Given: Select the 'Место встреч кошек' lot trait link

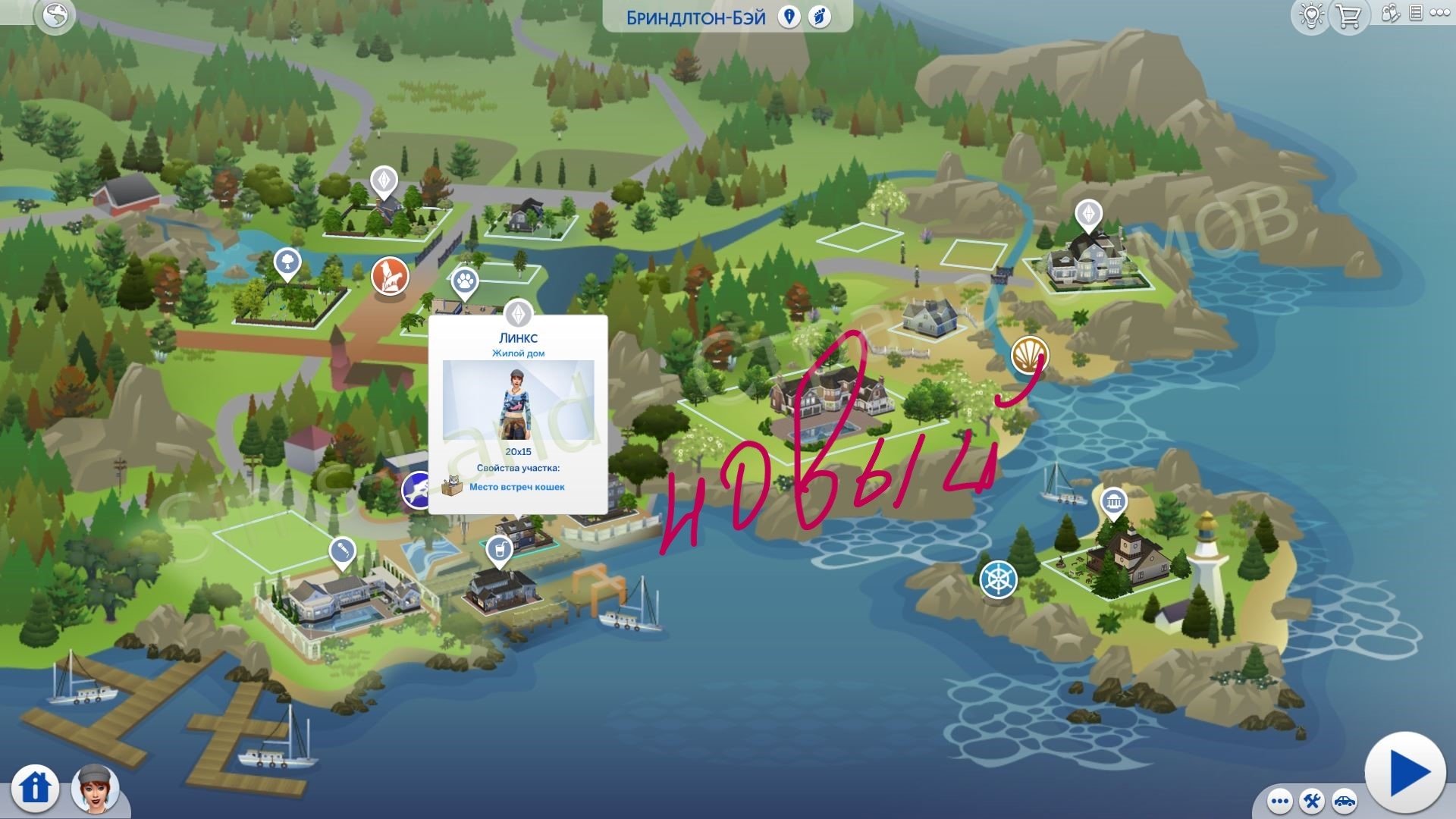Looking at the screenshot, I should [x=516, y=487].
